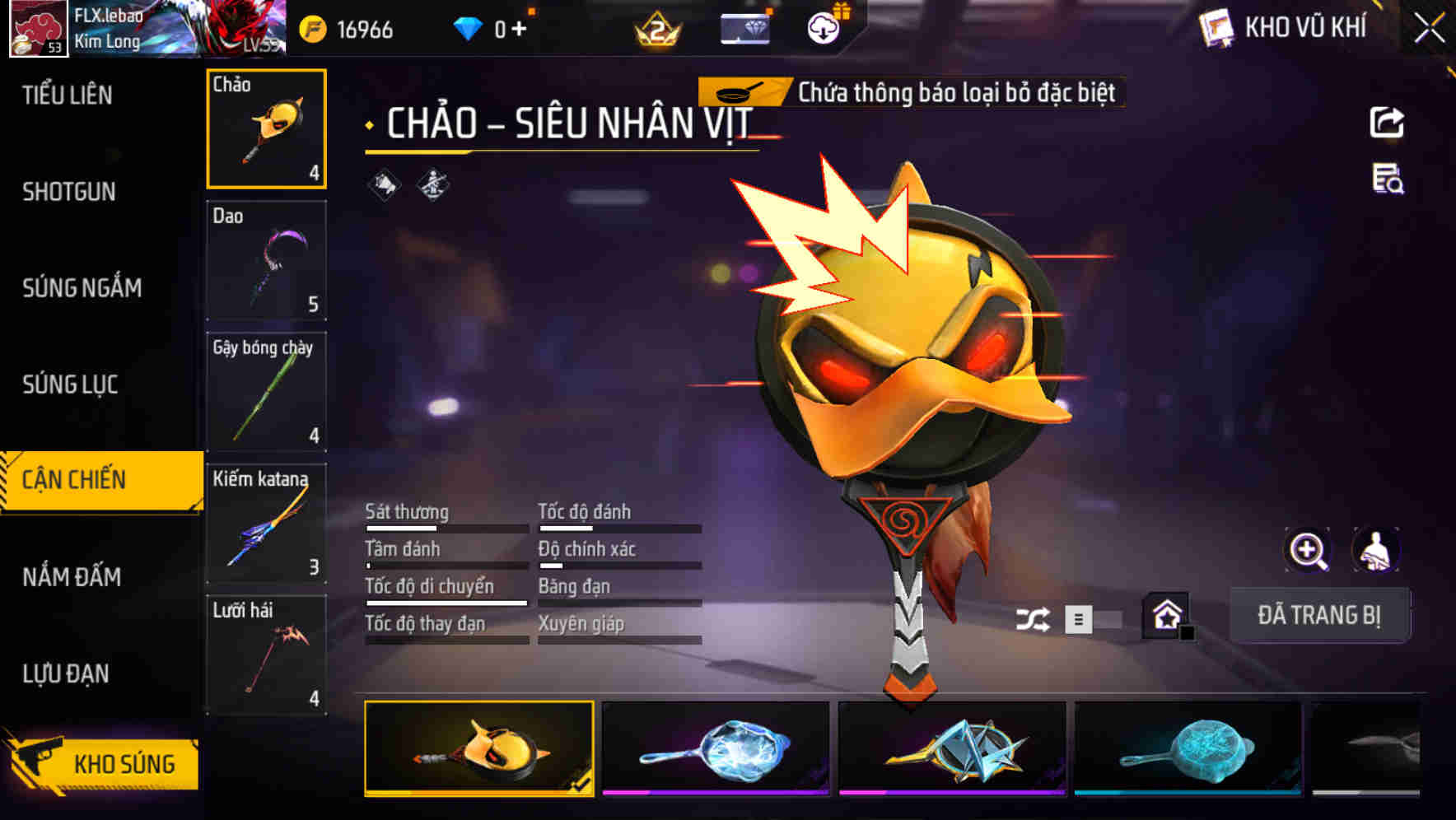Select the zoom-in magnifier icon

(1308, 551)
